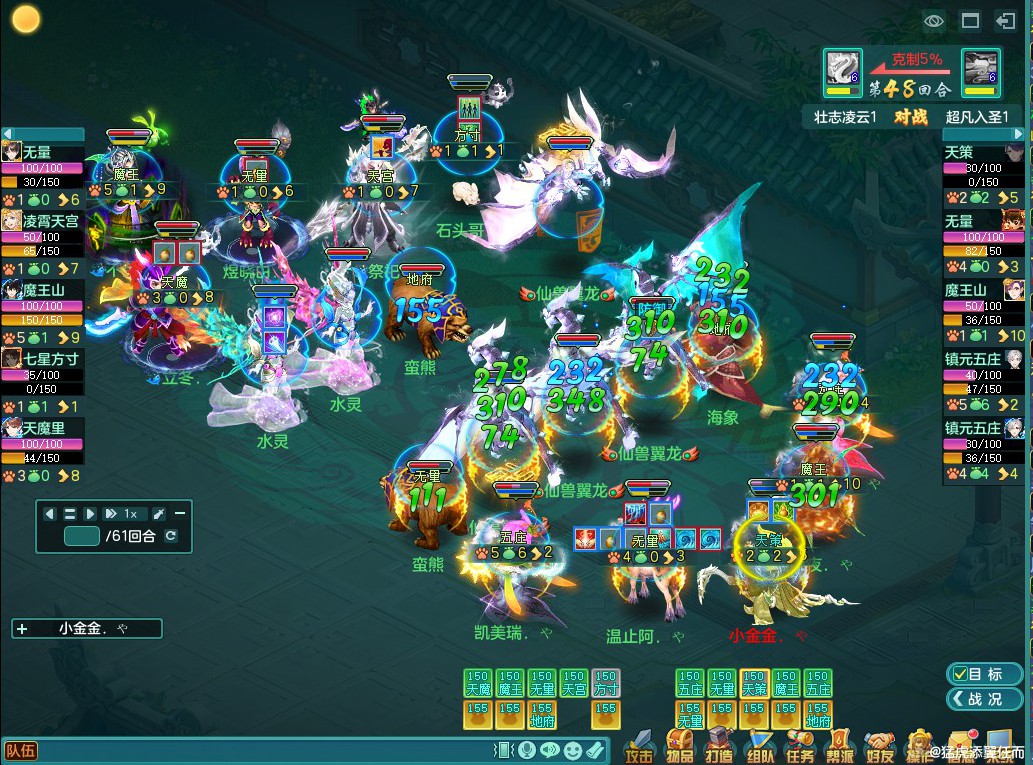Hide the UI with the eye icon
Screen dimensions: 1033x765
(934, 20)
